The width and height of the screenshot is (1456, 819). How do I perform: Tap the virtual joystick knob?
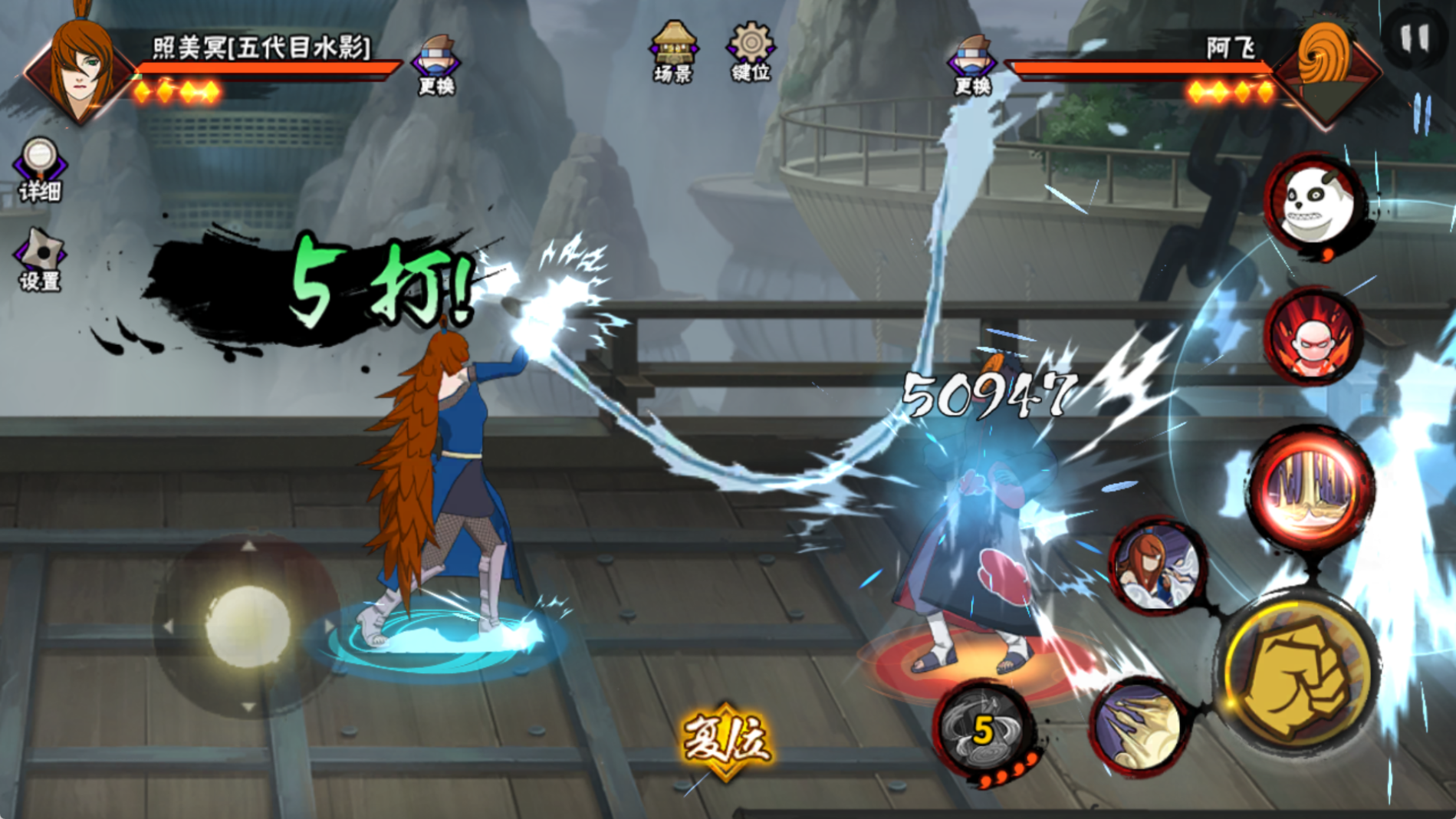coord(247,625)
